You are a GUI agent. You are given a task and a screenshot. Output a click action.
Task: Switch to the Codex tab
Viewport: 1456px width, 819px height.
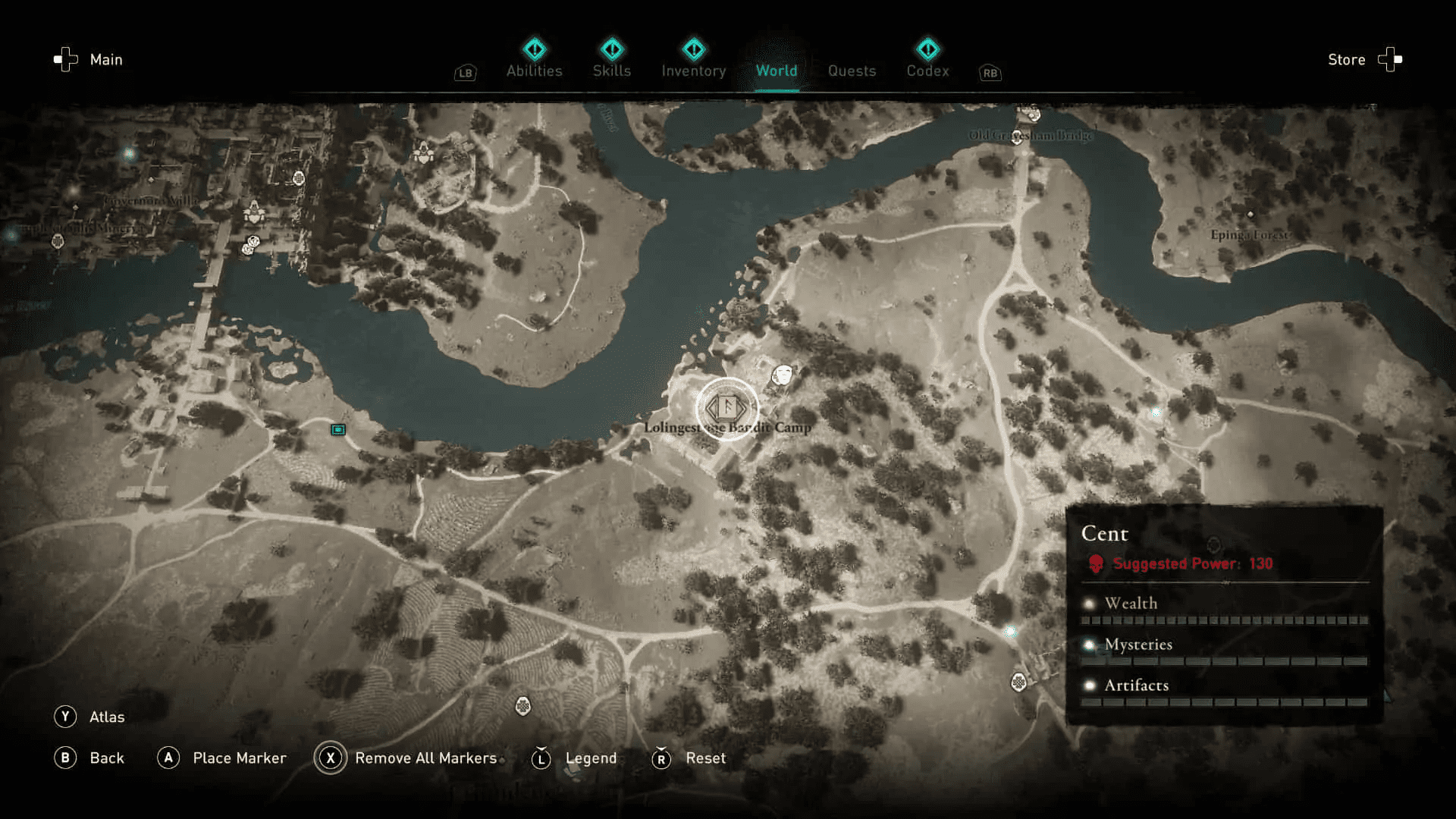pos(927,70)
